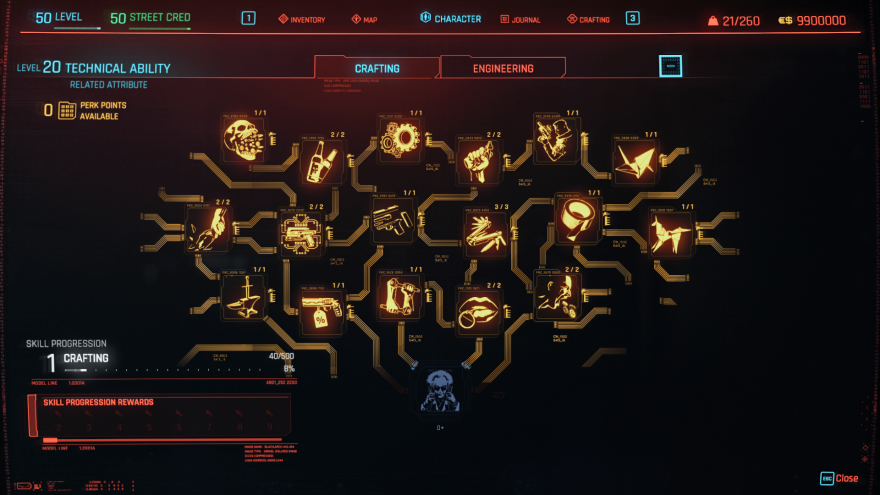
Task: Switch to the Engineering tab
Action: [503, 68]
